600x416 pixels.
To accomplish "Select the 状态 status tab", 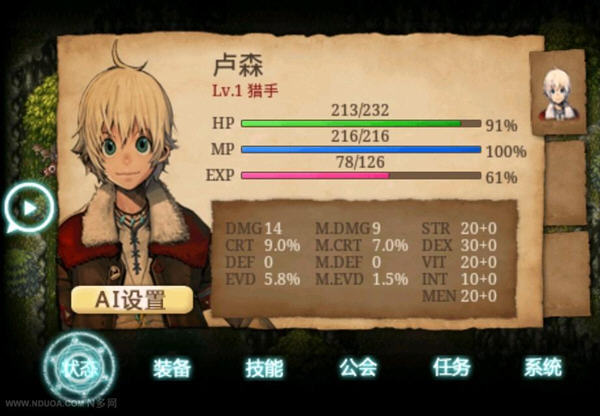I will 78,367.
